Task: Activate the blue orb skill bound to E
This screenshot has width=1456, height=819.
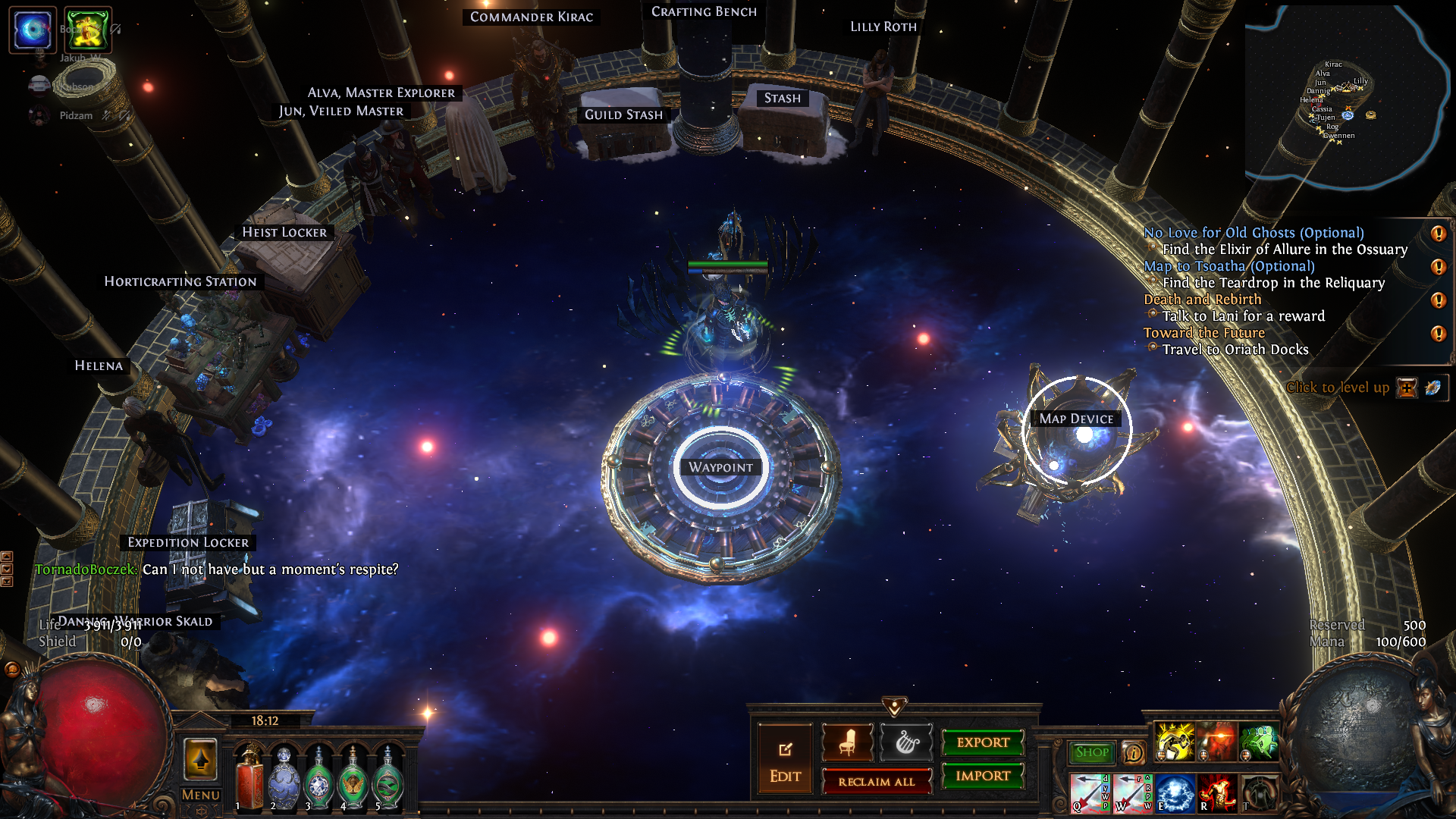Action: [x=1175, y=793]
